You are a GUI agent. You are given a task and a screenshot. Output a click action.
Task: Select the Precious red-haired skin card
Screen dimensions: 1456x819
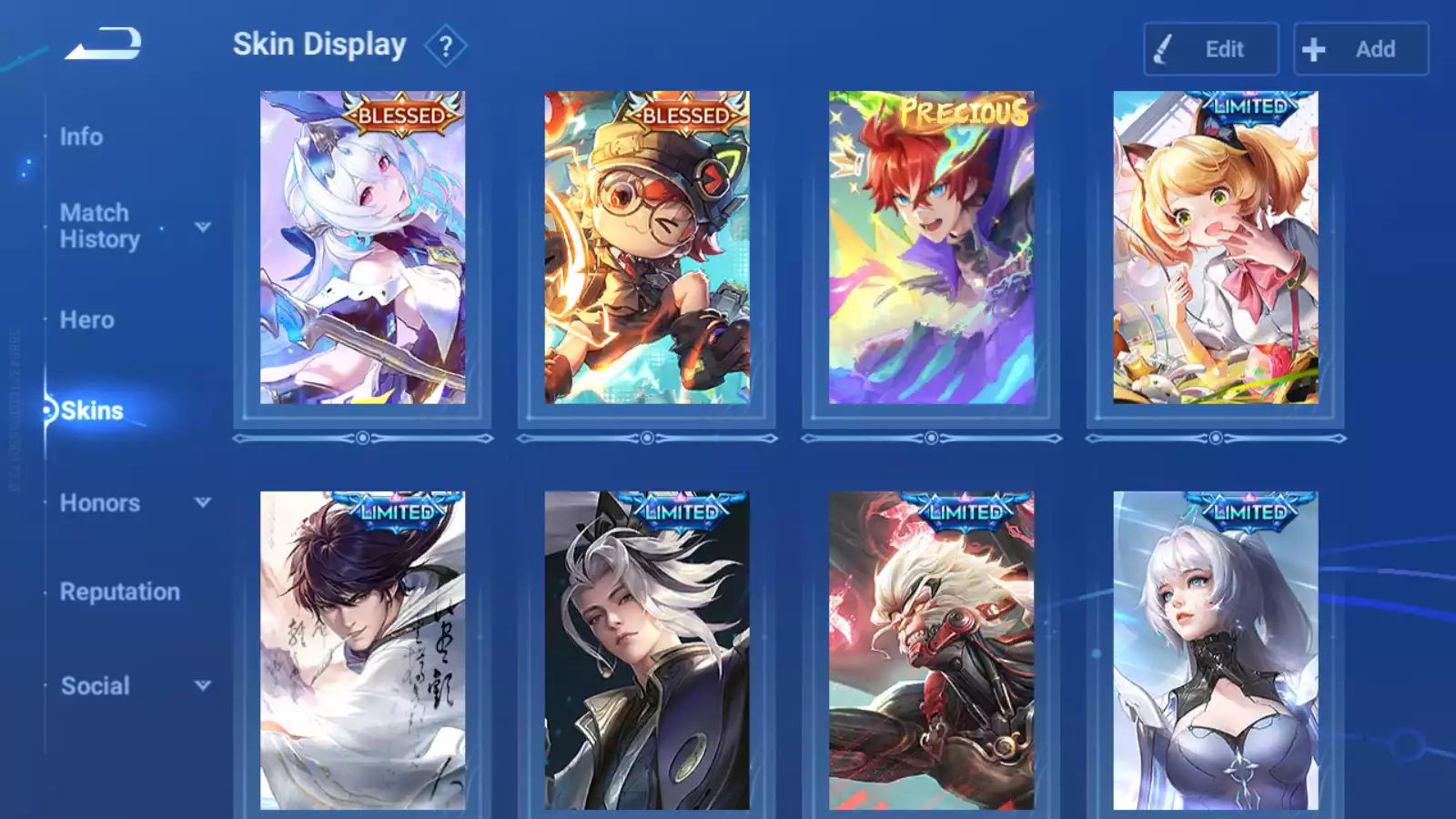931,248
